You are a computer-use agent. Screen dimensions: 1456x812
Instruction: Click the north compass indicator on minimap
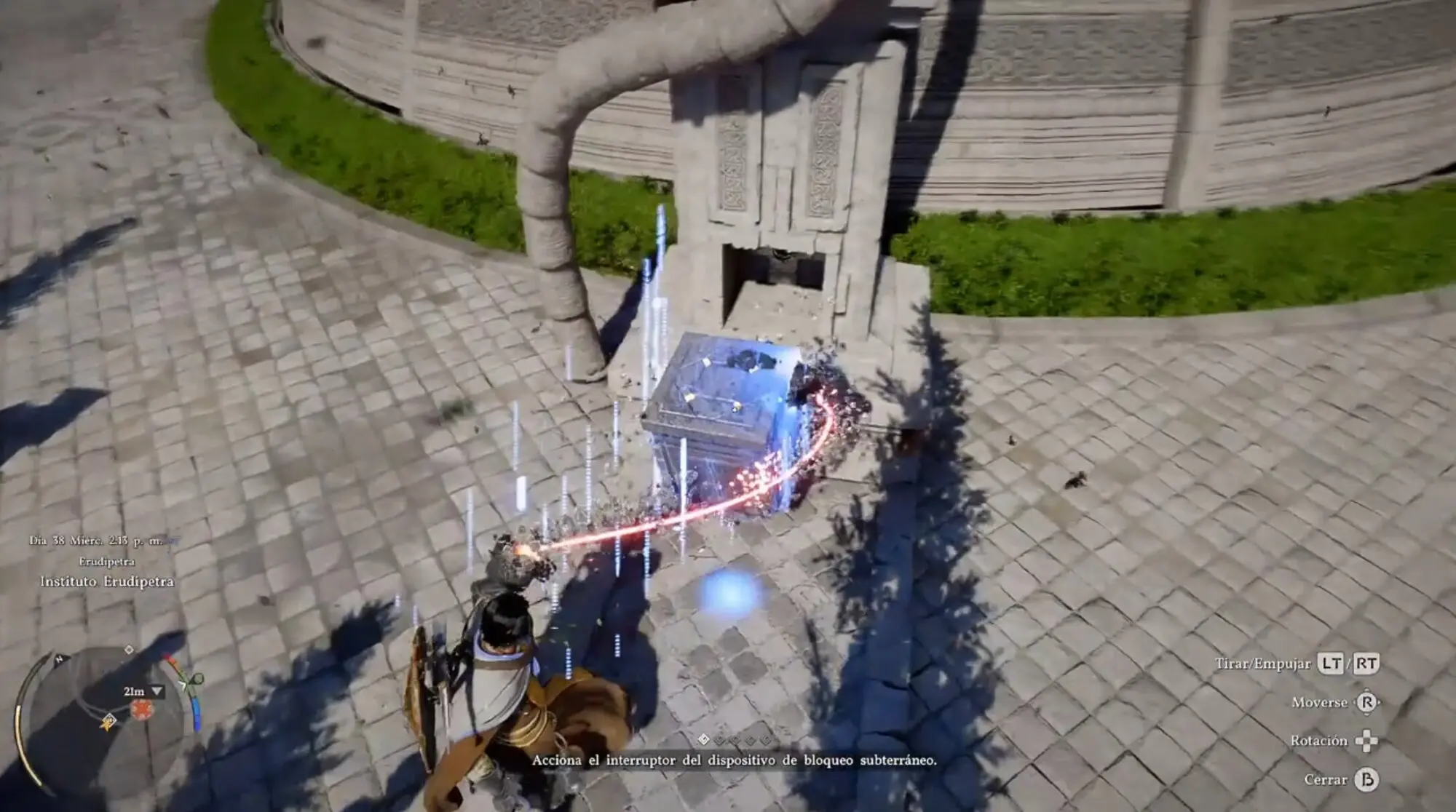pos(59,660)
